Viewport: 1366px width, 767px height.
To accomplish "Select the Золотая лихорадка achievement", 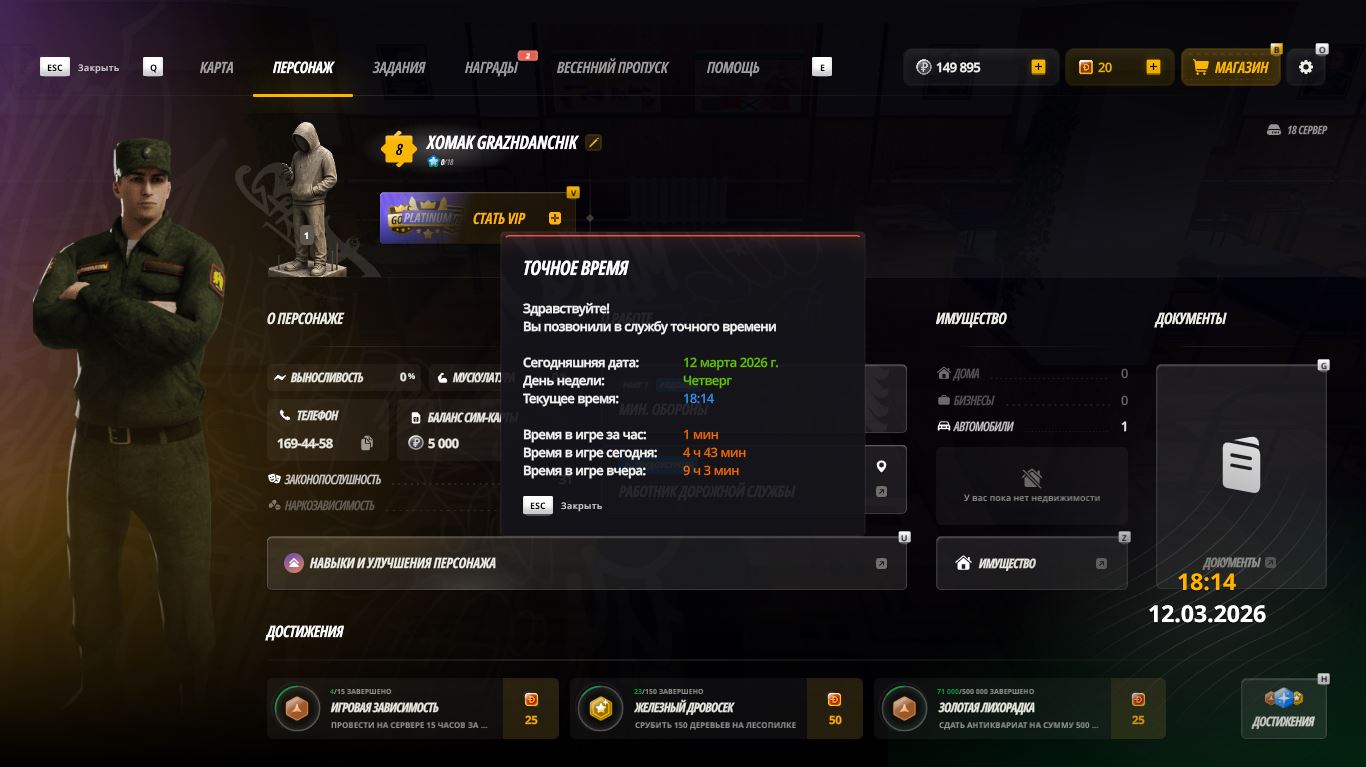I will tap(1019, 708).
